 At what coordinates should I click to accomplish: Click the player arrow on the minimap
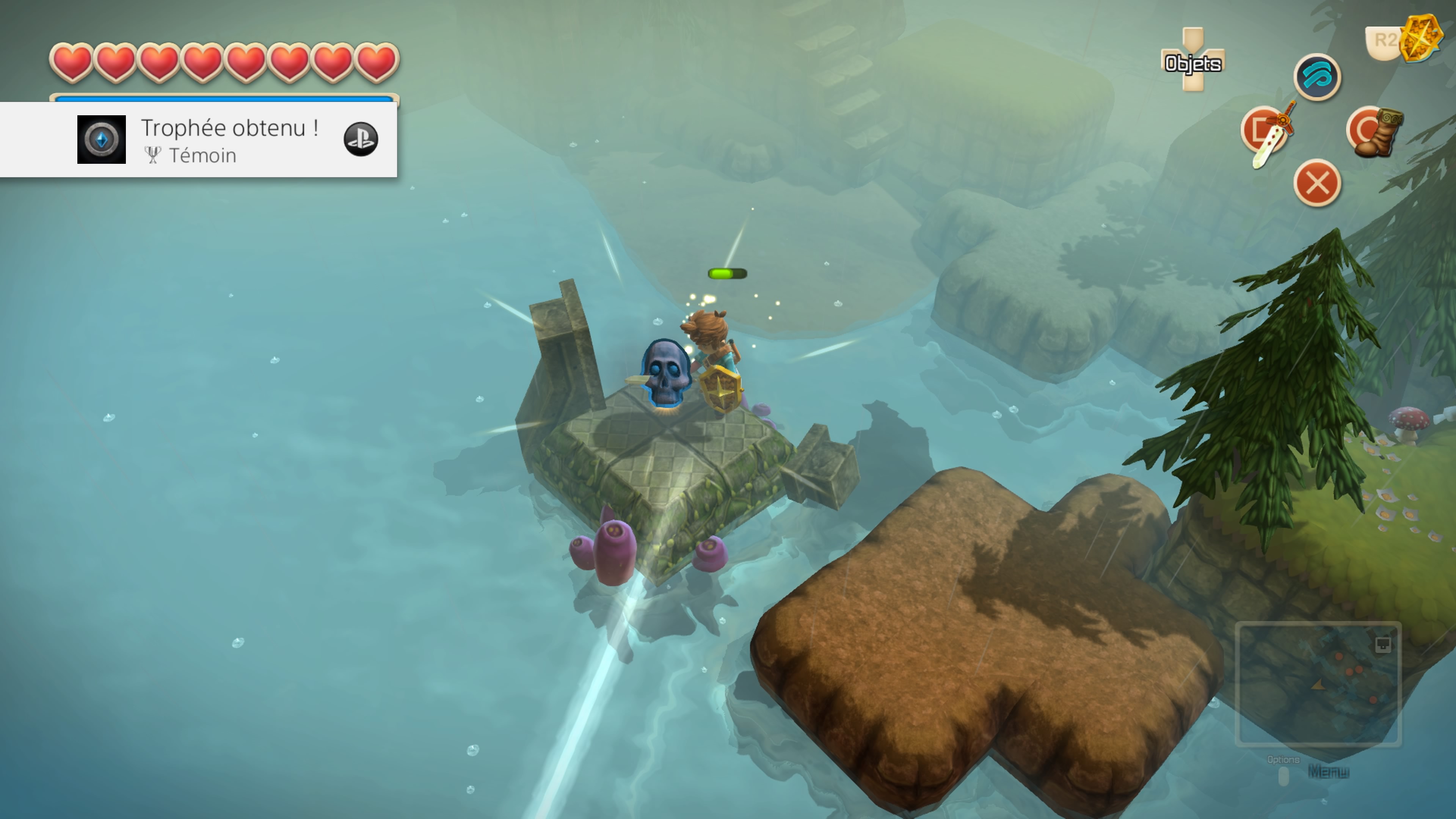tap(1318, 686)
